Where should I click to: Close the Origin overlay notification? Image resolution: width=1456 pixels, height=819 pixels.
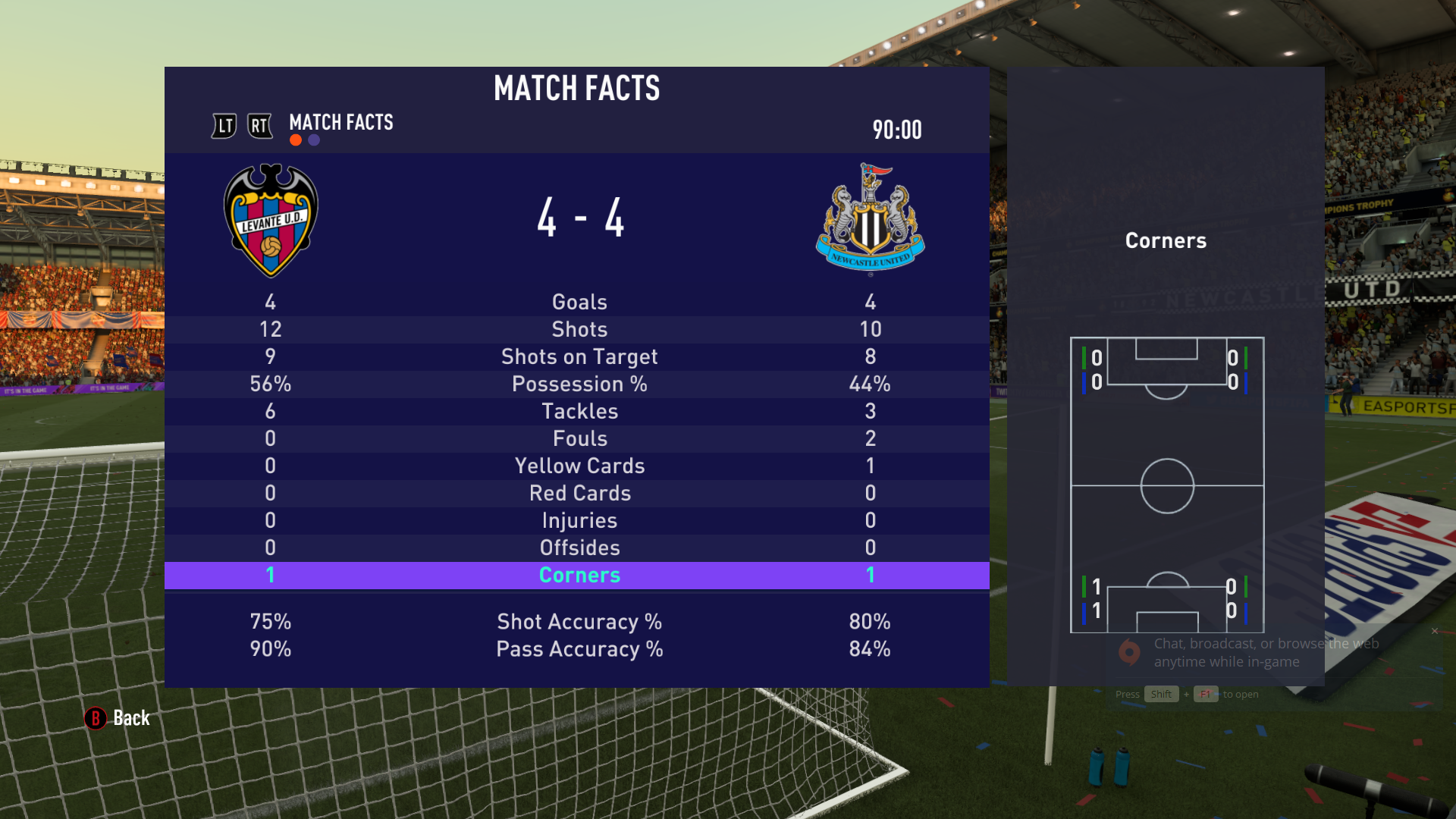[1435, 631]
